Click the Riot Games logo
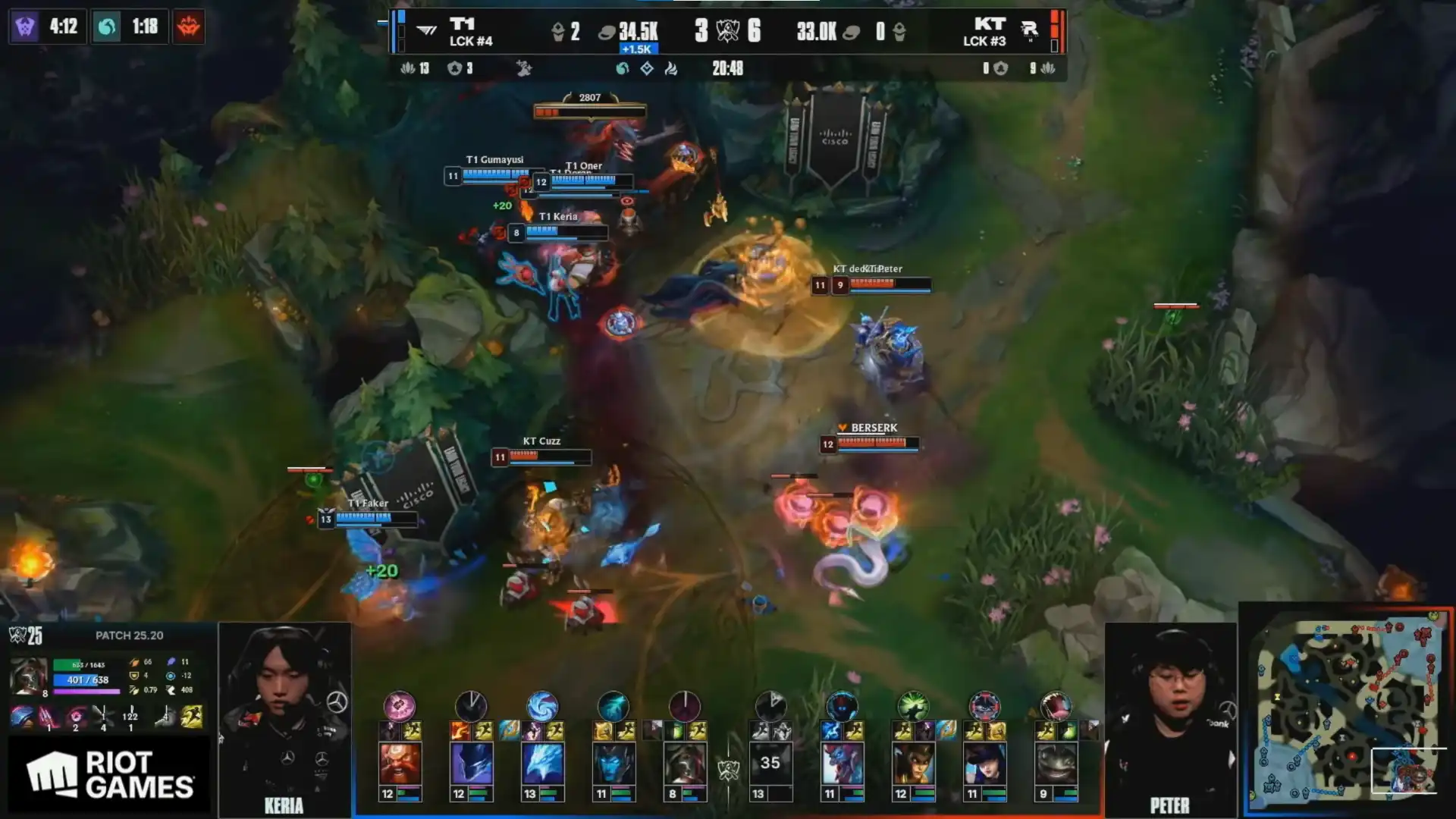 pyautogui.click(x=110, y=775)
